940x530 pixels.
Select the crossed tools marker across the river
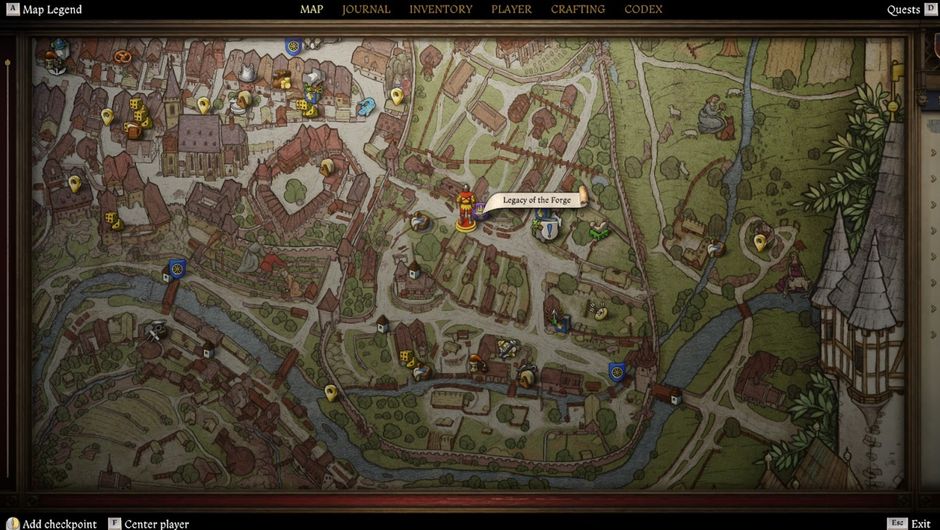click(x=154, y=331)
